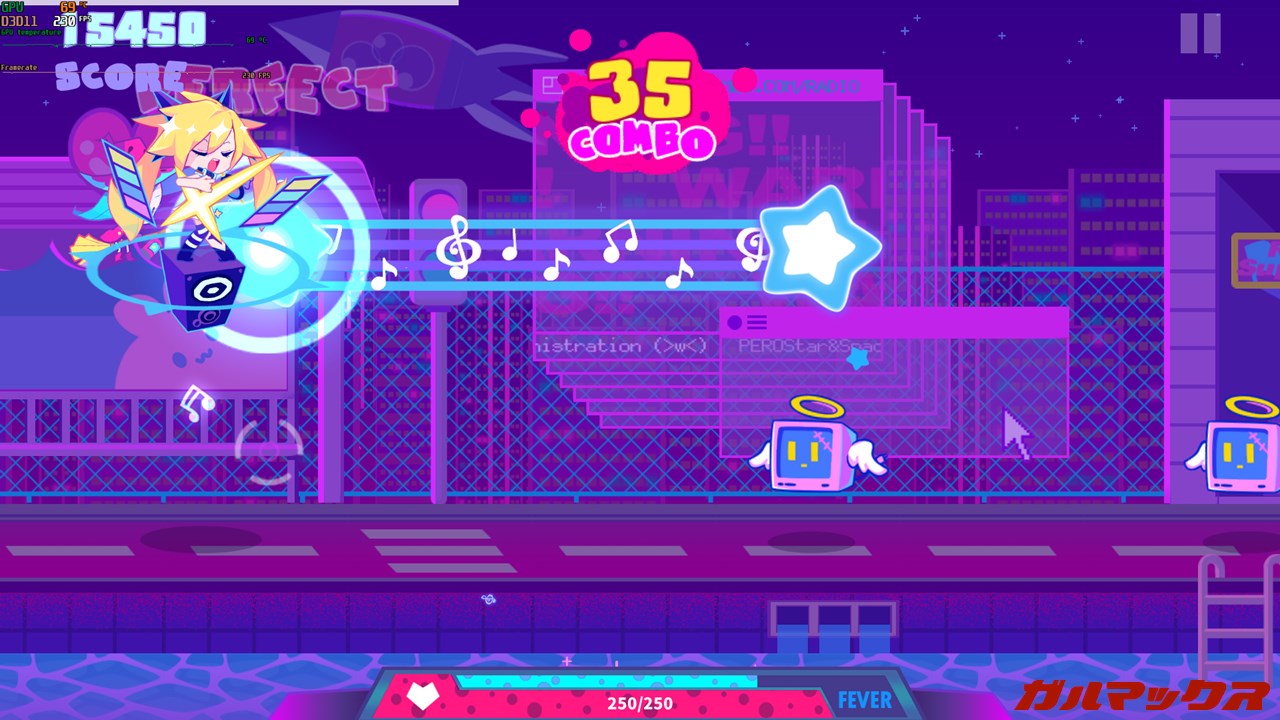
Task: Select the white cursor arrow sprite on the billboard
Action: [1016, 432]
